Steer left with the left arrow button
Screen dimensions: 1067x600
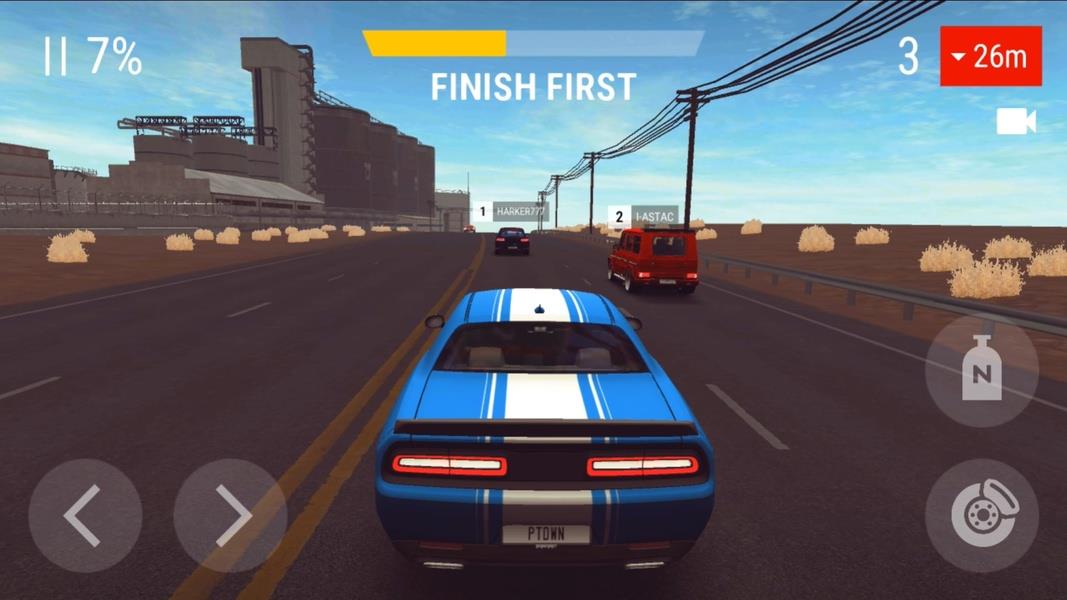click(x=85, y=516)
